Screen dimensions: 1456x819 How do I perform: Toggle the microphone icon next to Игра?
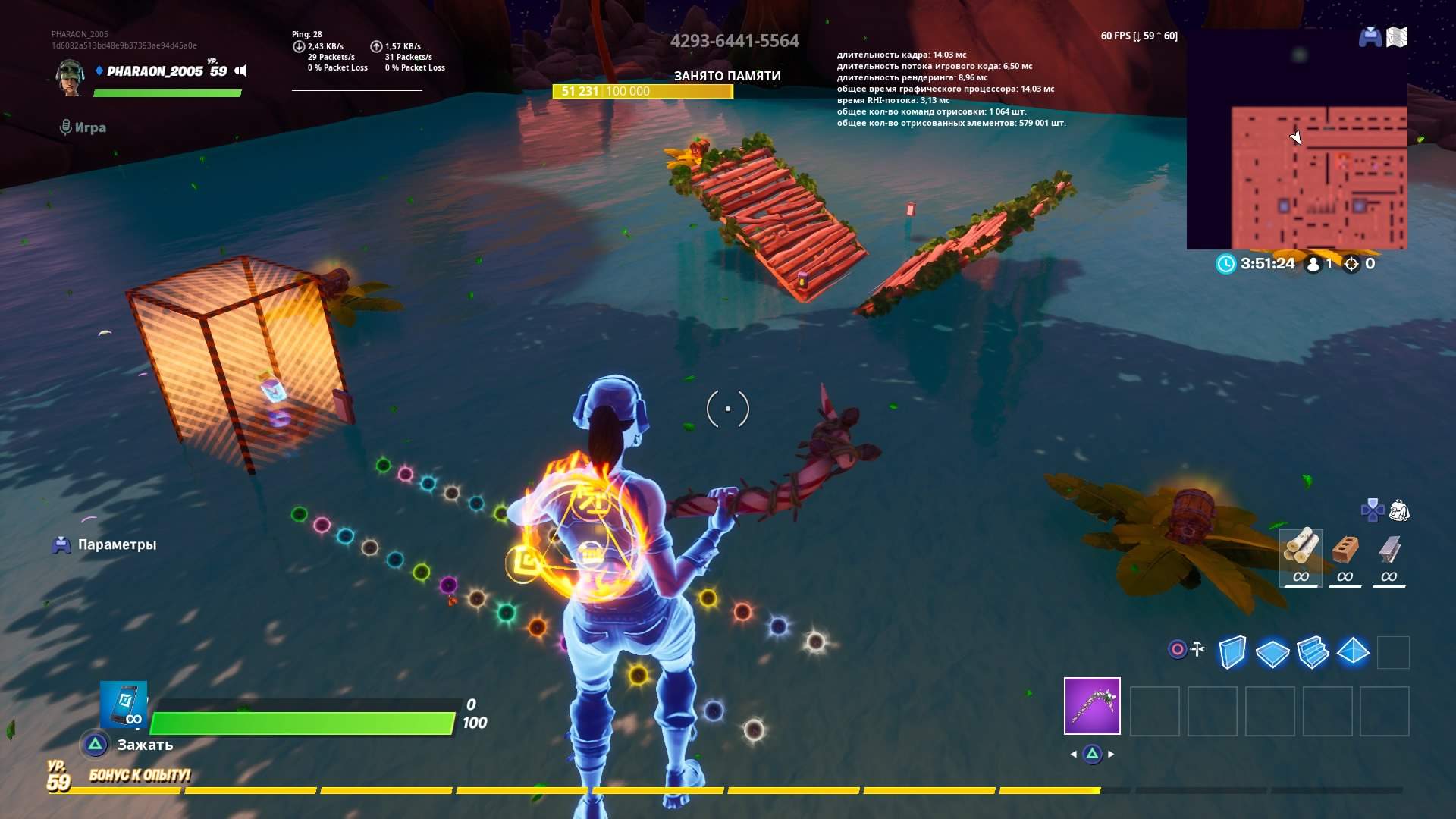coord(67,127)
